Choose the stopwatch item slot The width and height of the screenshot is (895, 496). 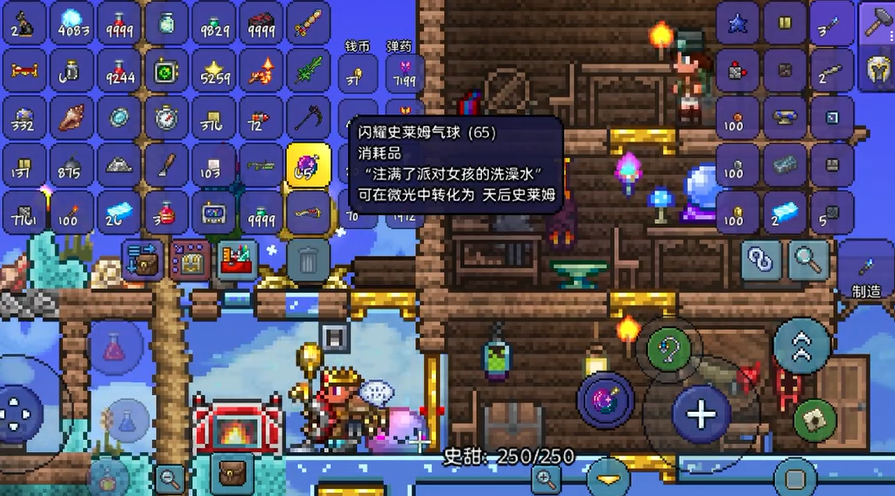(166, 117)
